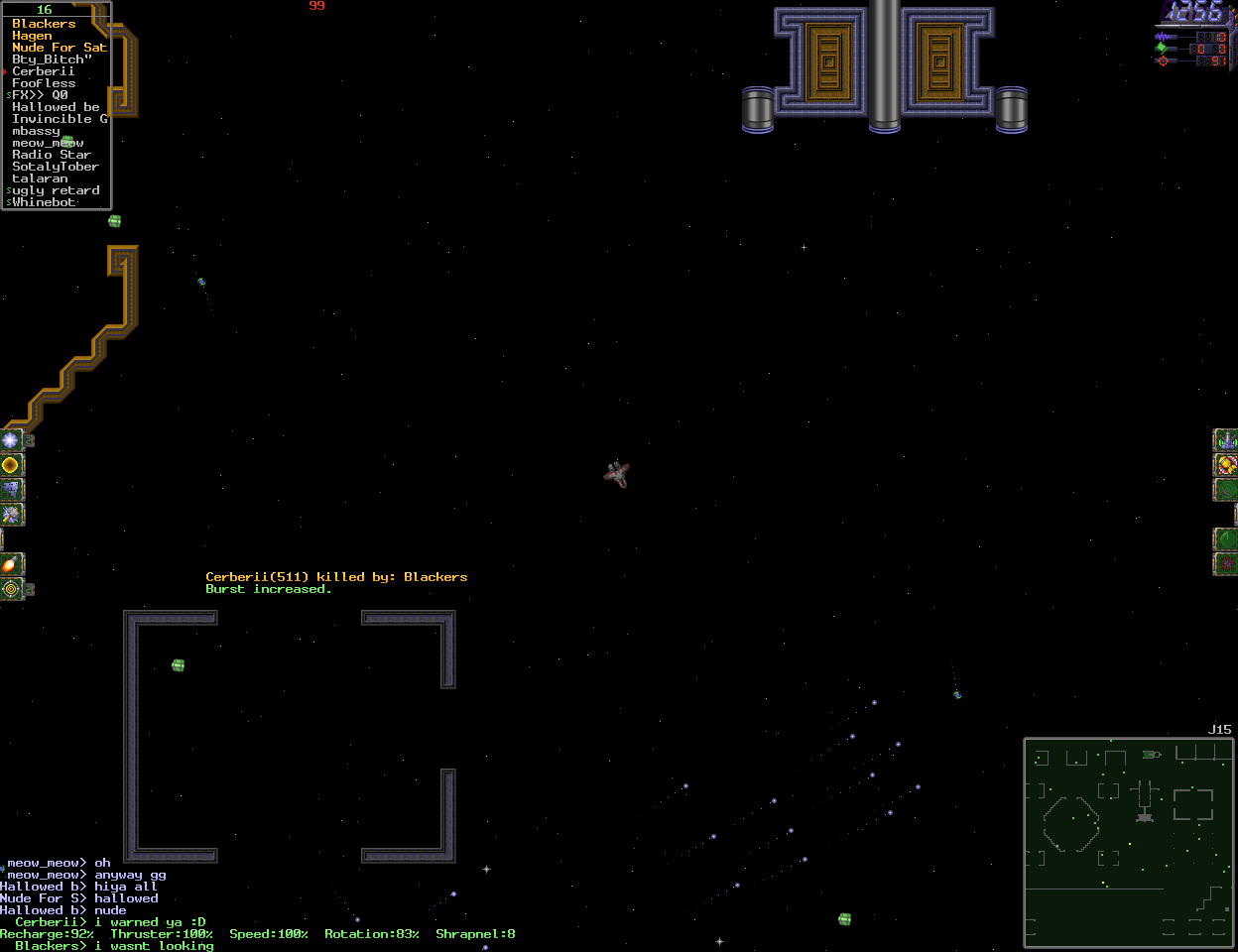1238x952 pixels.
Task: Choose Cerberii from the player list
Action: point(44,71)
